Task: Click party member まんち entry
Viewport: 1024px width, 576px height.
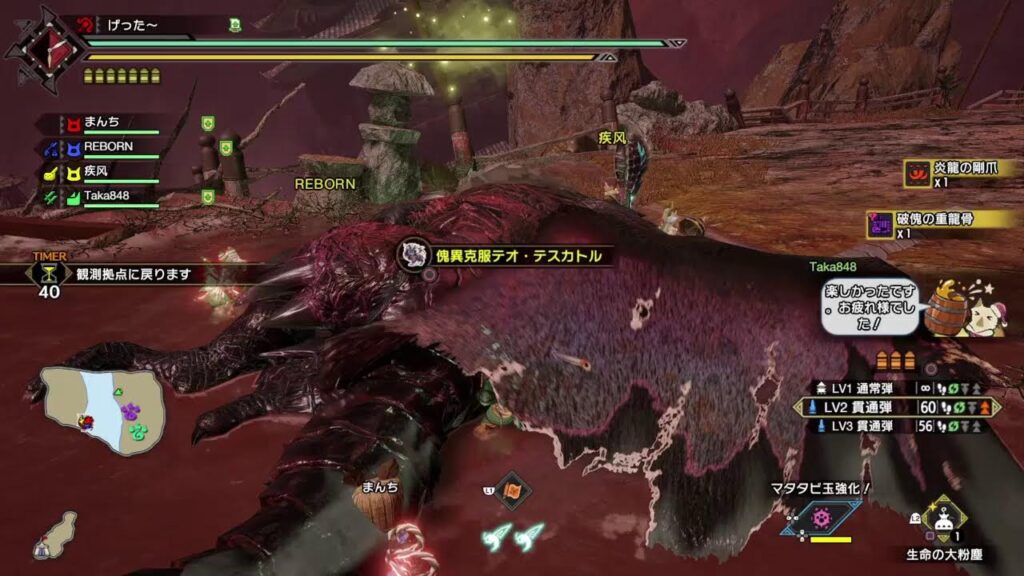Action: tap(100, 123)
